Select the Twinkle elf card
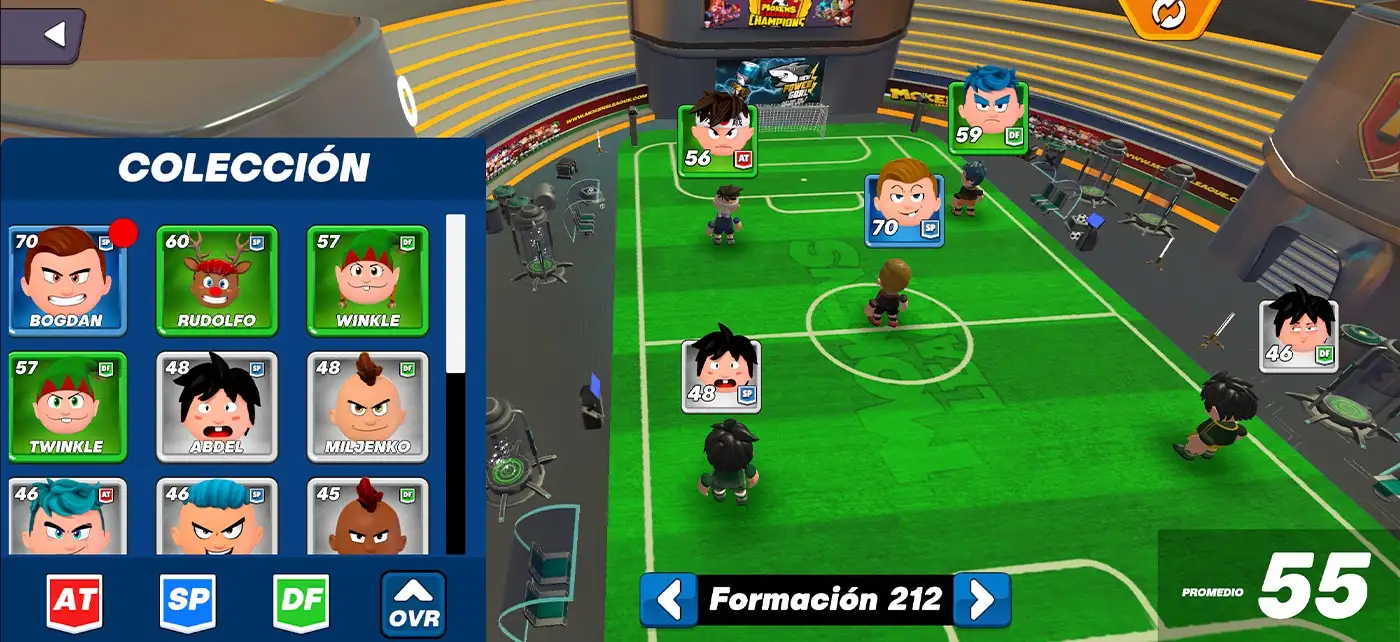1400x642 pixels. click(x=68, y=406)
